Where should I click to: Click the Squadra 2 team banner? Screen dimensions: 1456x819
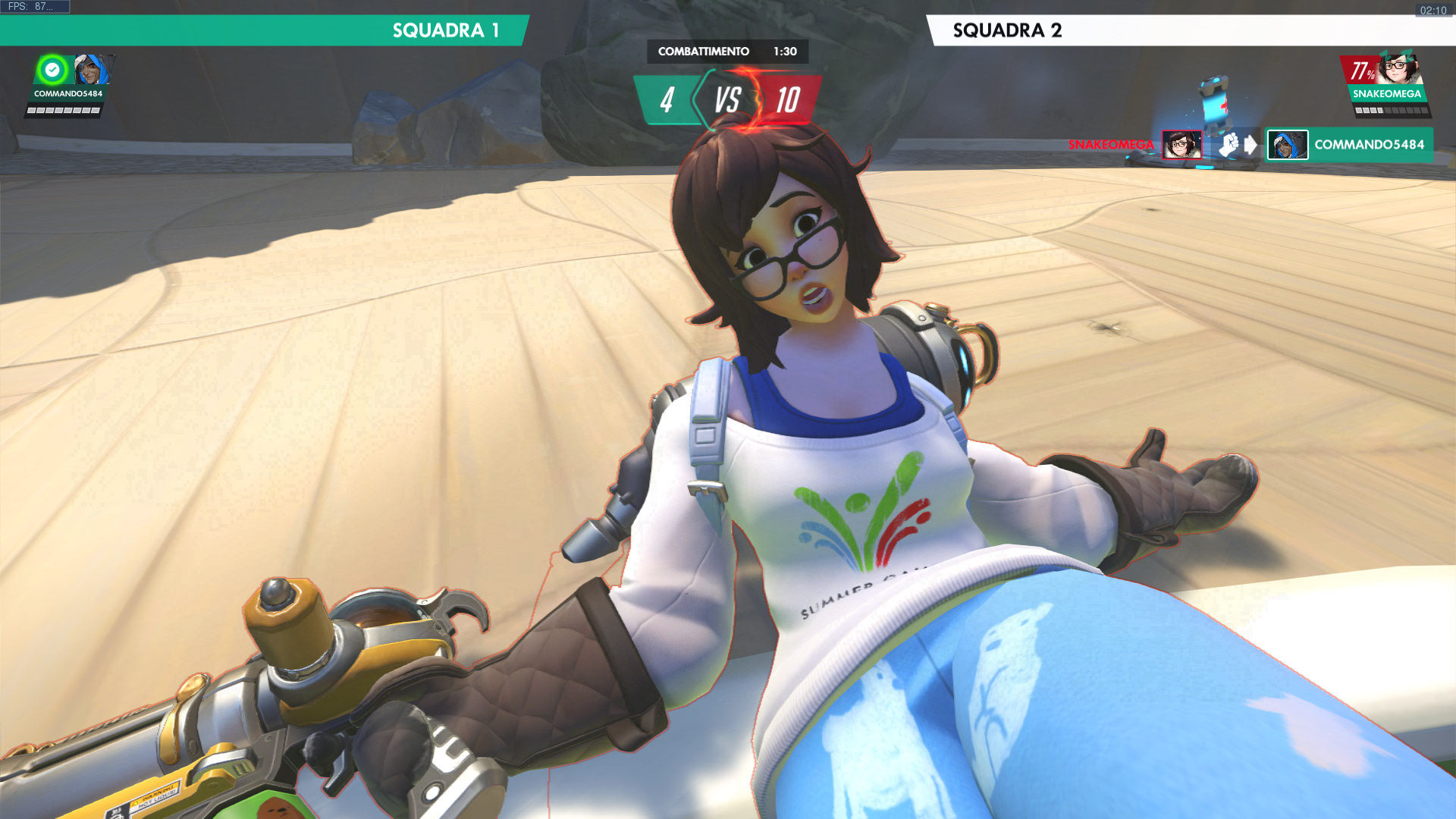click(x=1191, y=30)
